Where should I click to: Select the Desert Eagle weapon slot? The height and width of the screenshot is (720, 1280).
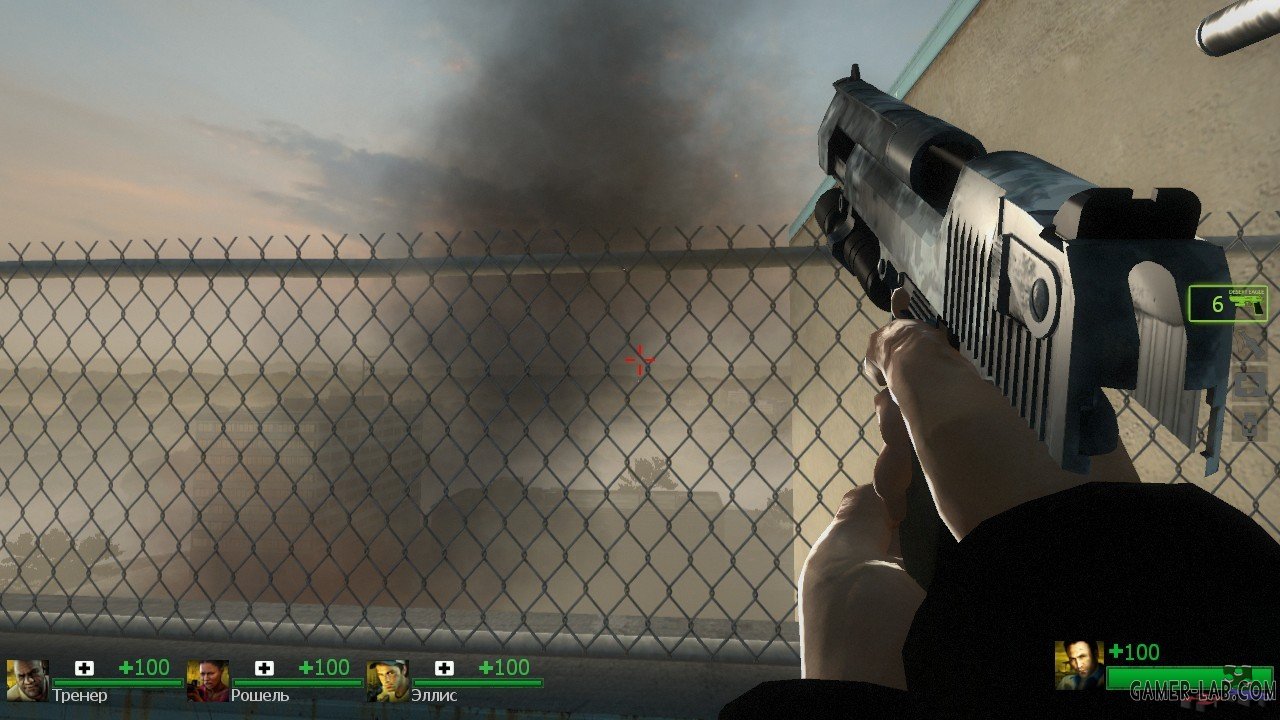1228,303
